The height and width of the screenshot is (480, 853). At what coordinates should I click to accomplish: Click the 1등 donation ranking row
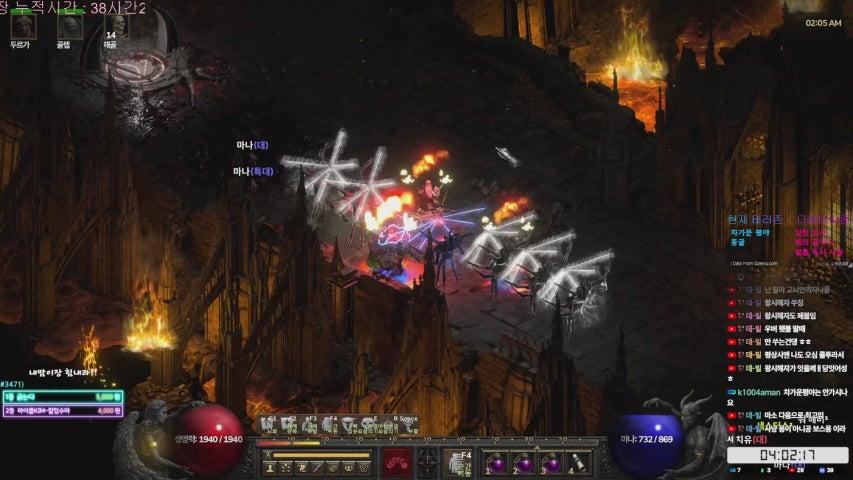[x=63, y=396]
